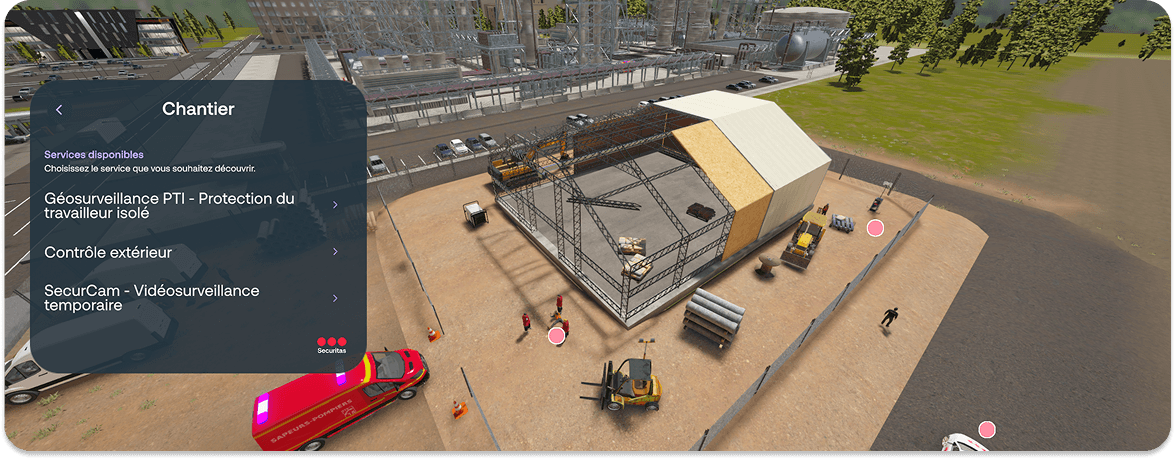Click the Securitas logo
Screen dimensions: 1175x459
click(x=331, y=345)
